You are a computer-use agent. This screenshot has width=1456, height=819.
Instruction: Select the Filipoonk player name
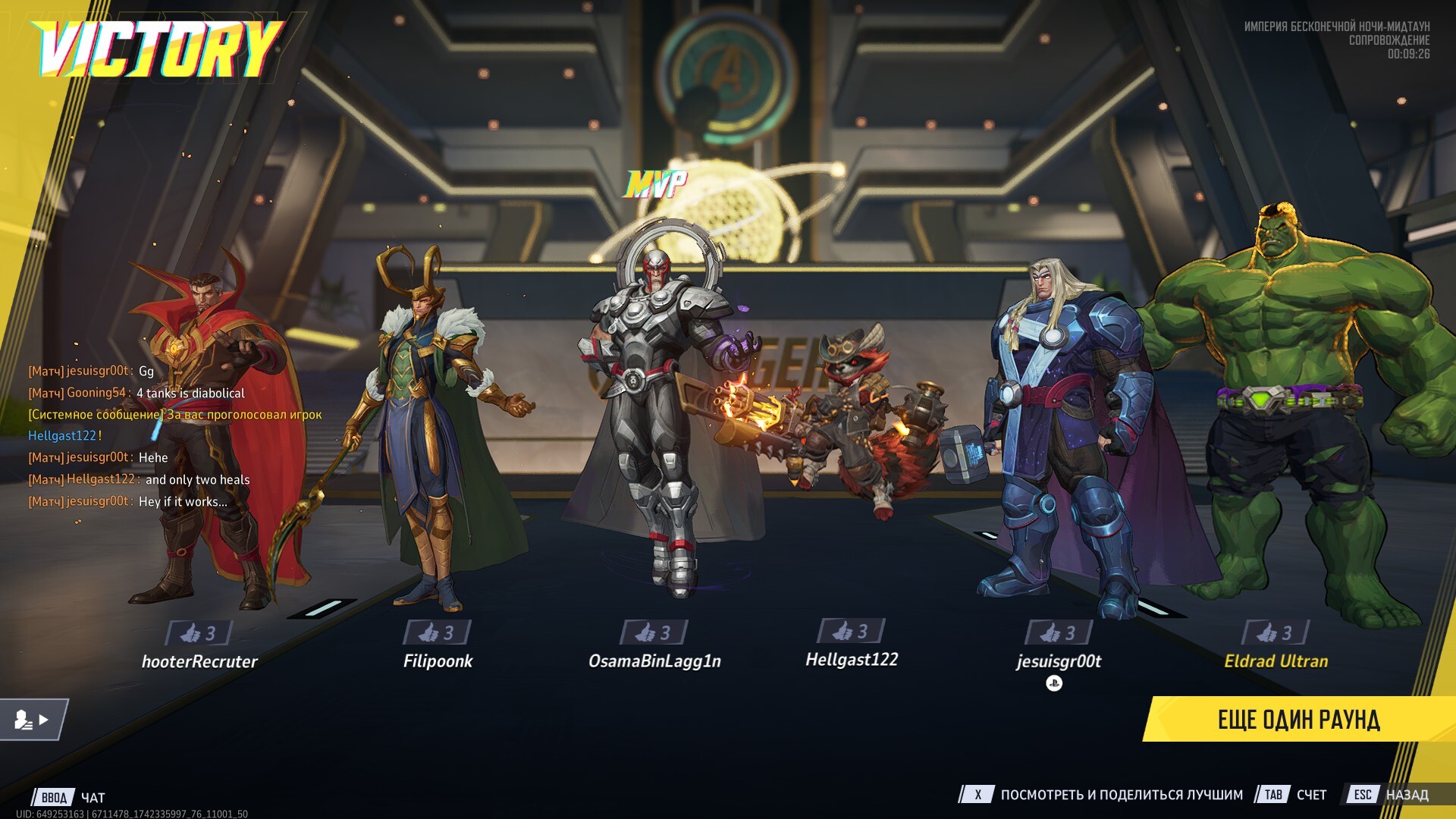438,661
